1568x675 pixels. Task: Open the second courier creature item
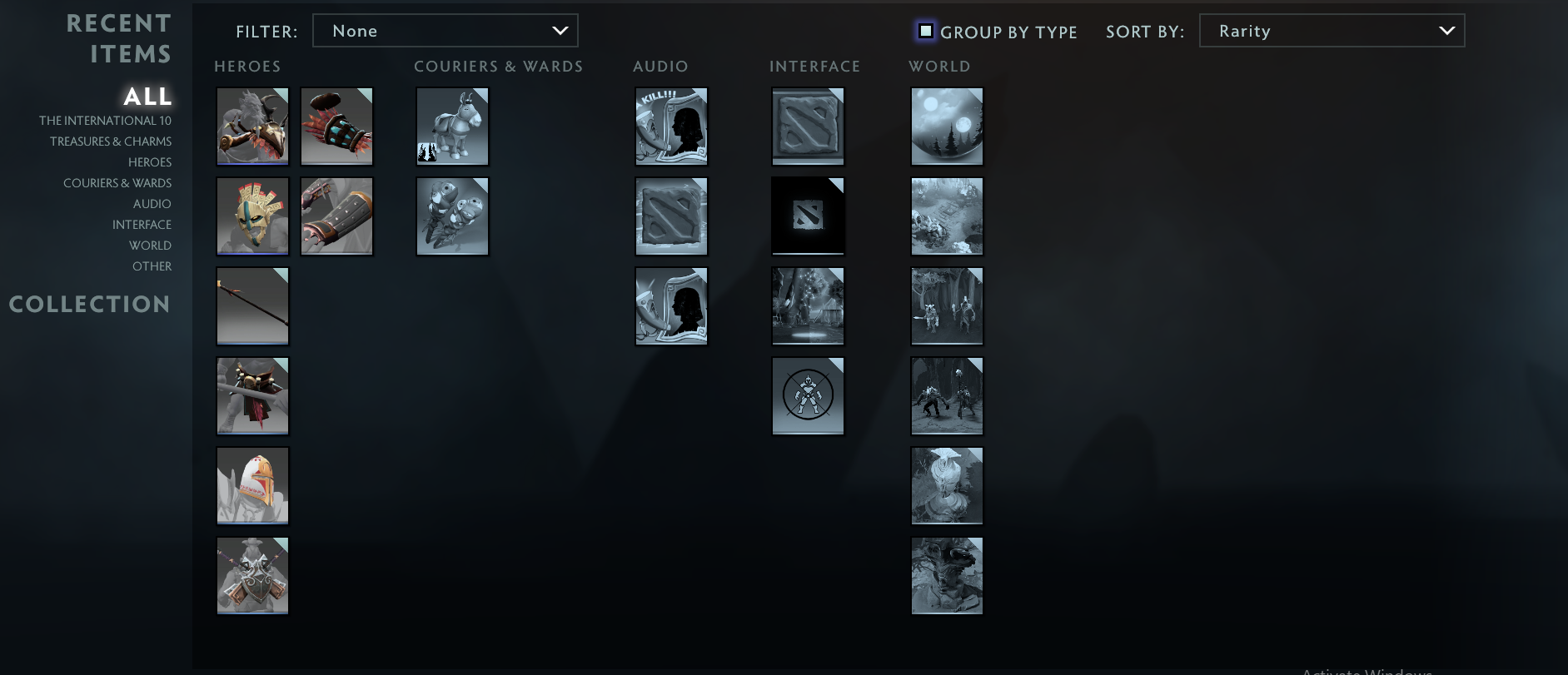click(x=452, y=216)
